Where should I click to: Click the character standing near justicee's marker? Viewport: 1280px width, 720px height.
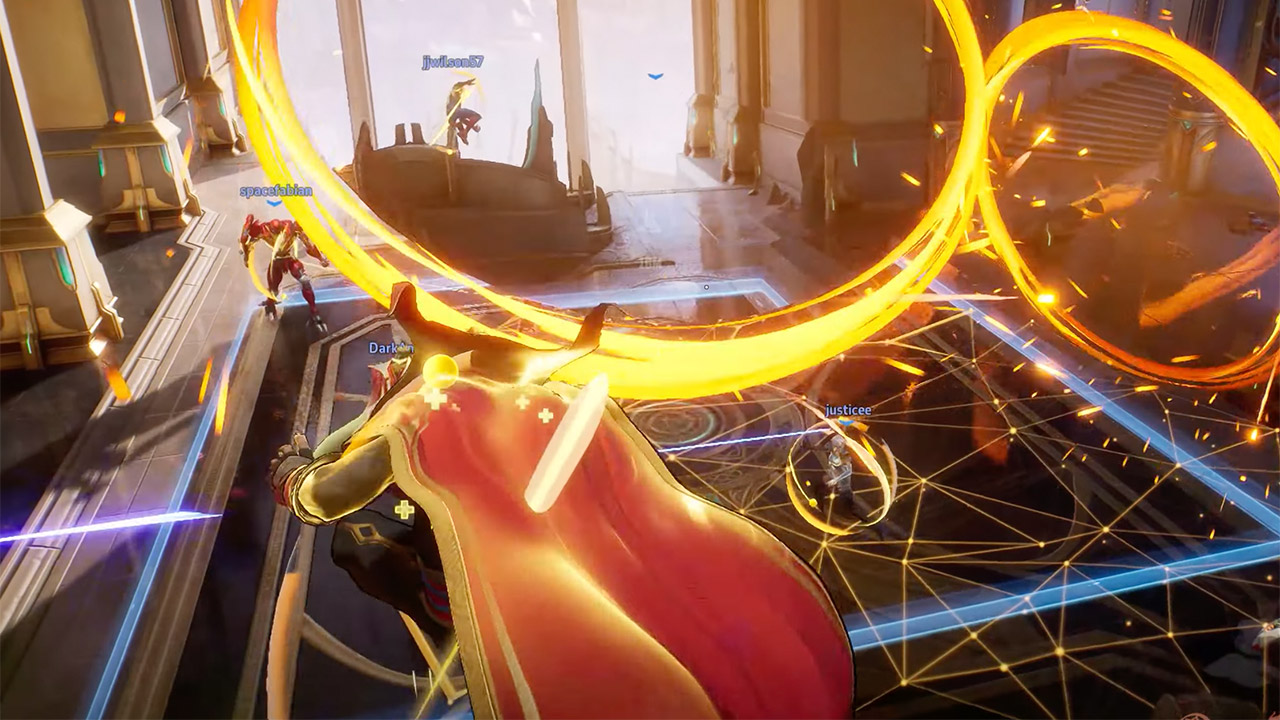click(x=838, y=465)
